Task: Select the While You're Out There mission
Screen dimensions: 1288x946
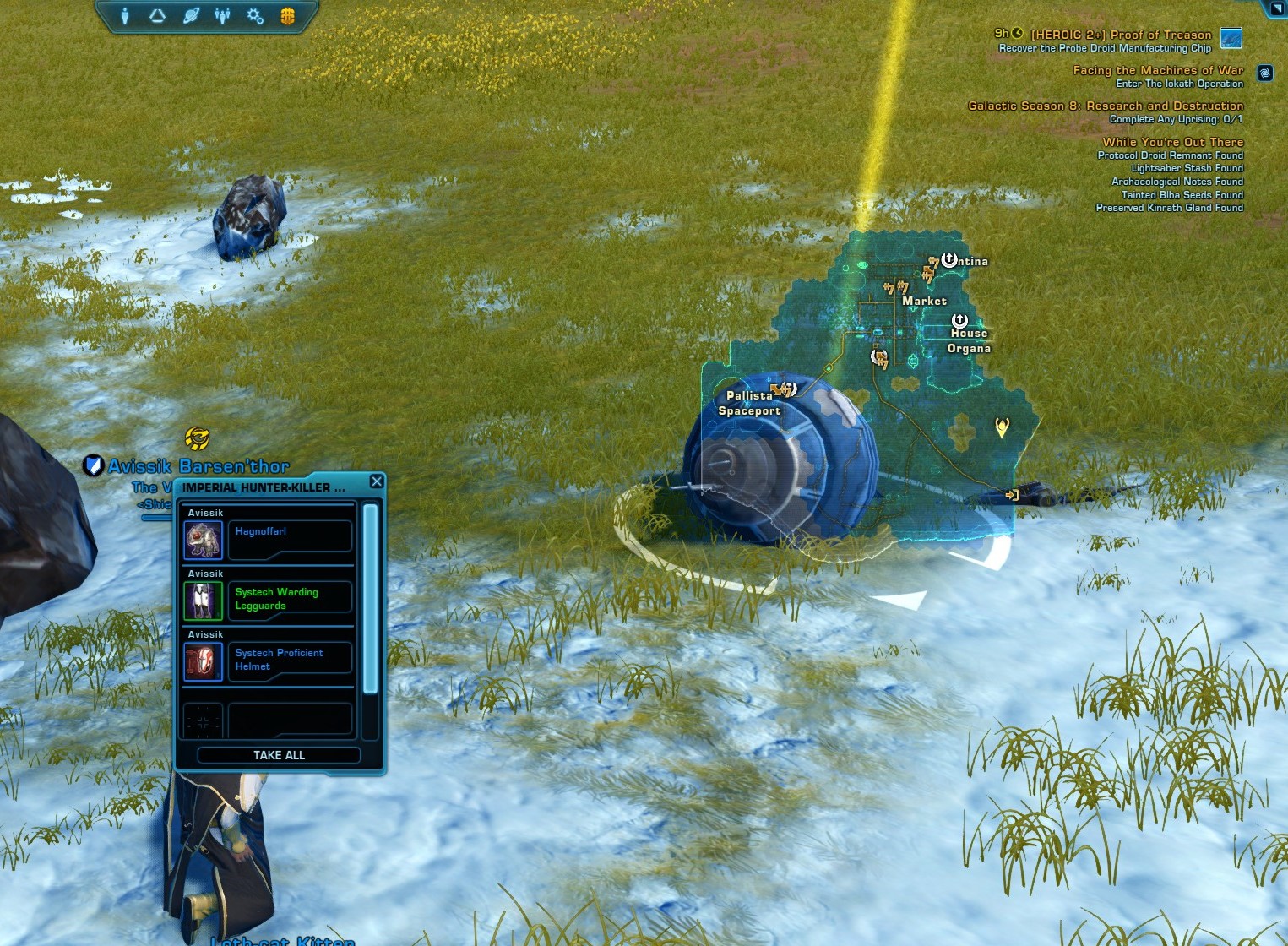Action: 1172,142
